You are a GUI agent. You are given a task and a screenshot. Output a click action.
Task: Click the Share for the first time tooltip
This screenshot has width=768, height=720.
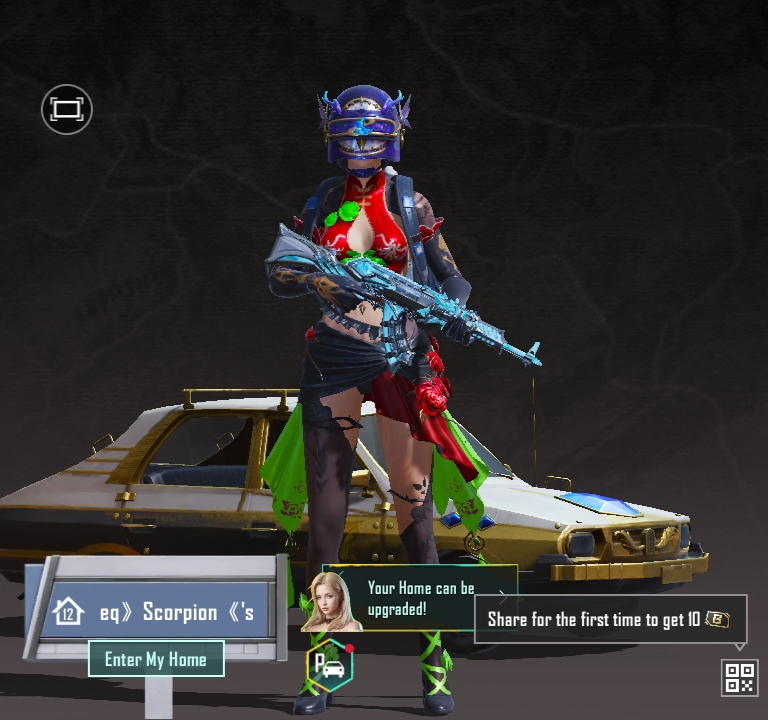pos(610,619)
